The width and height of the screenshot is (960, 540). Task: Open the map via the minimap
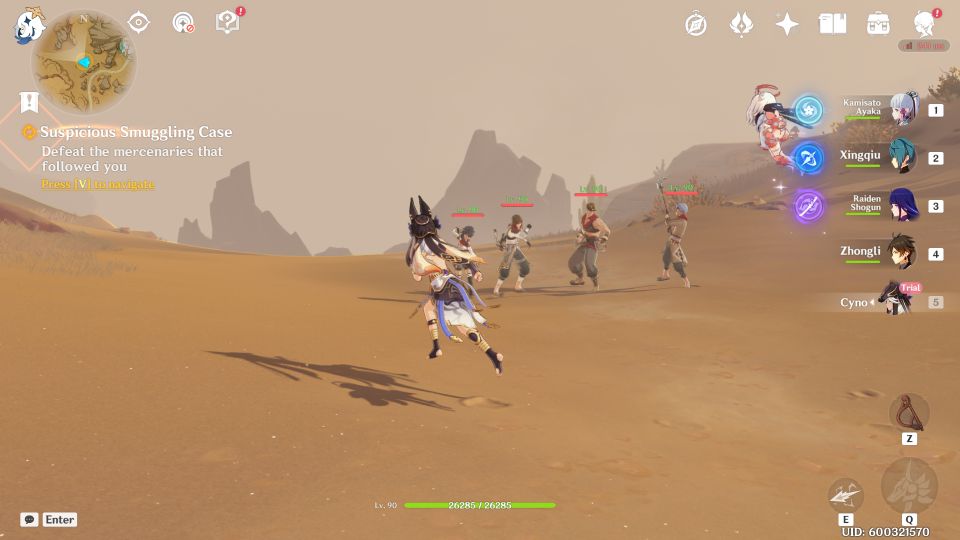pos(83,62)
